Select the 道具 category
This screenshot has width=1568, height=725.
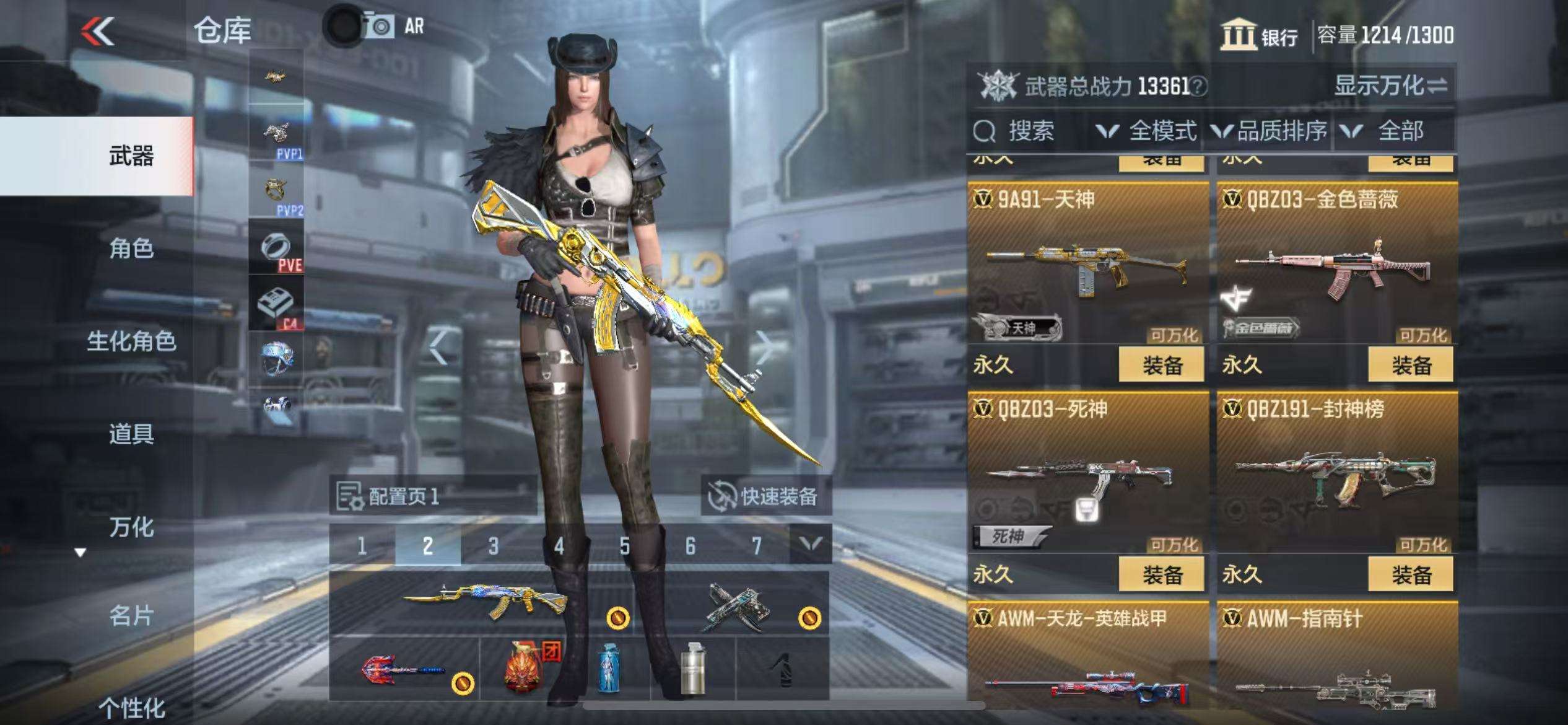(131, 434)
